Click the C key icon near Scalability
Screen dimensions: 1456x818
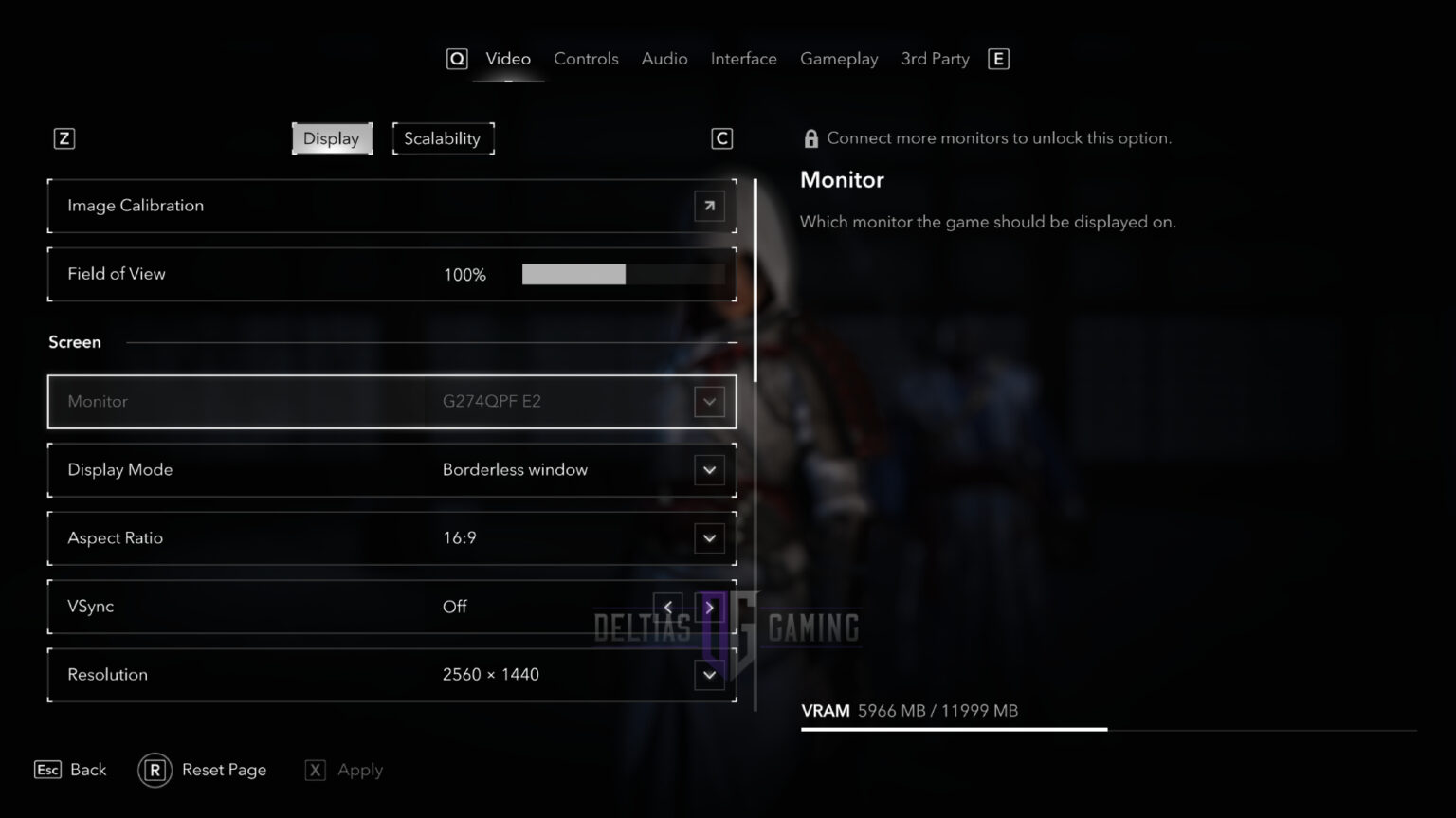[721, 137]
